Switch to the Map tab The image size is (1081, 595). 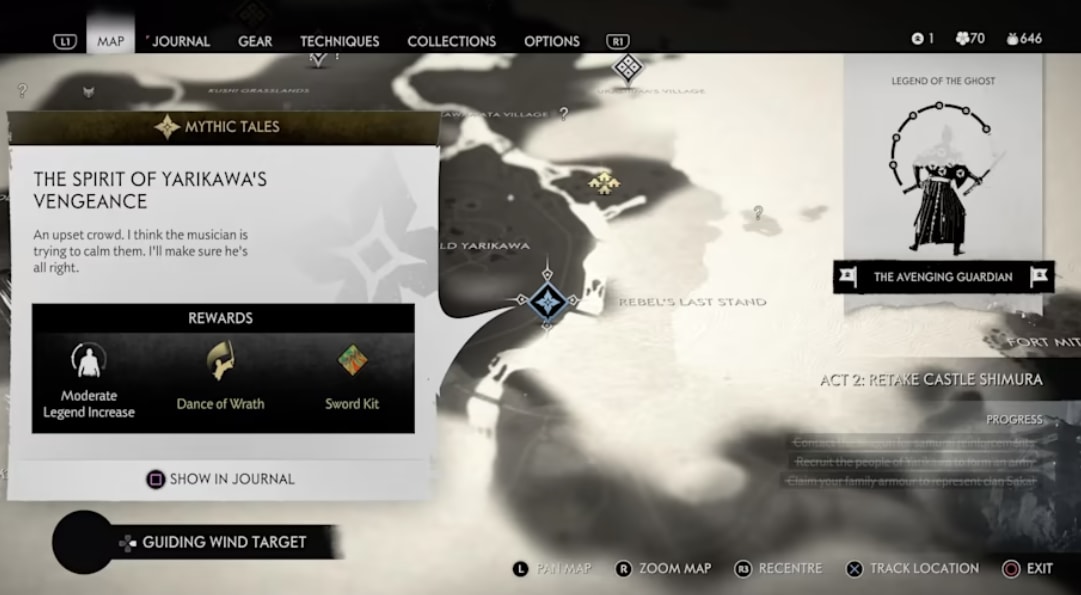[110, 41]
